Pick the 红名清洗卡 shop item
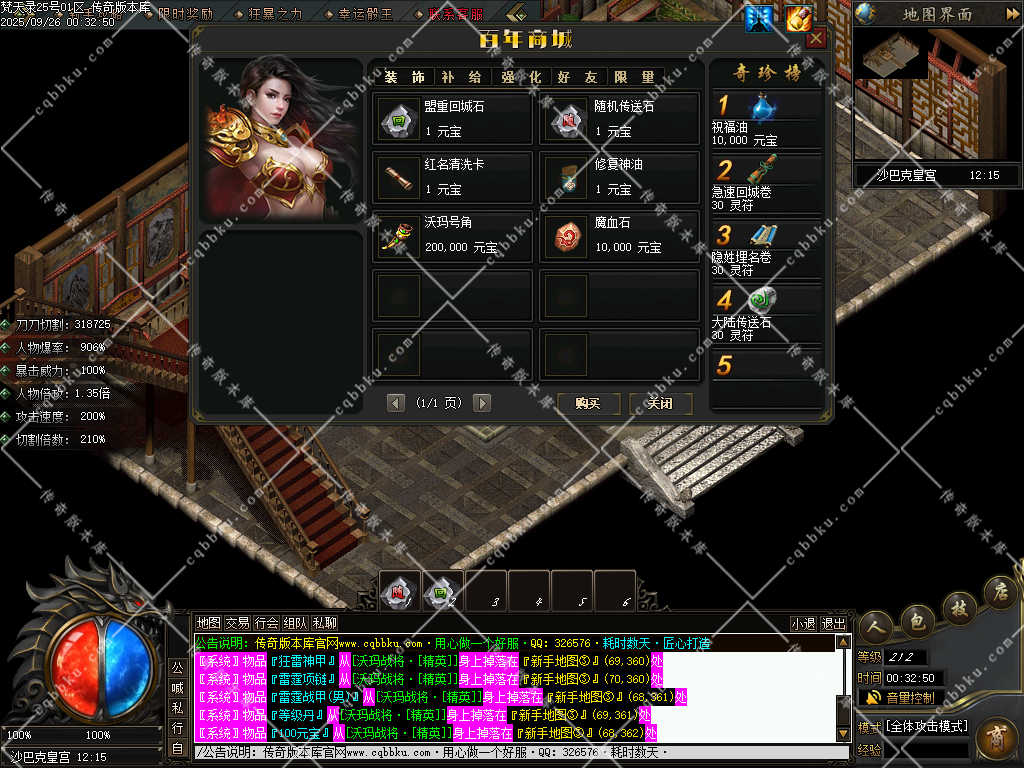Screen dimensions: 1024x768 click(x=452, y=178)
